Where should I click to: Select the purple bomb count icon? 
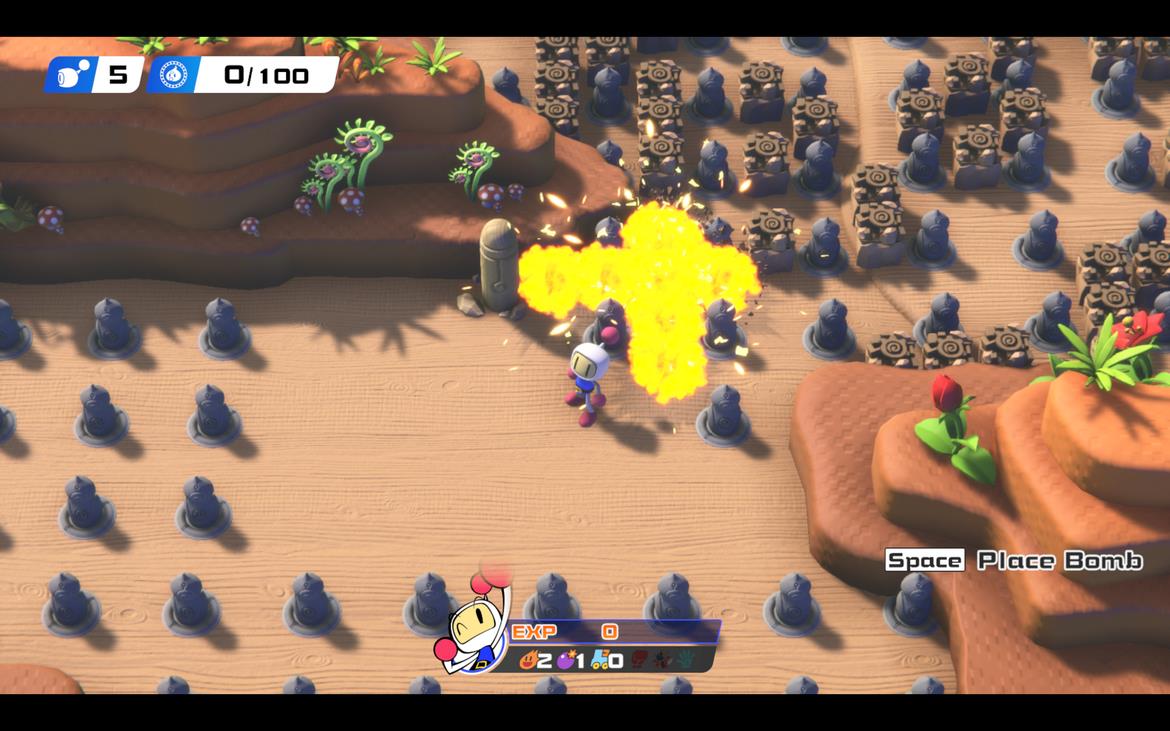566,660
